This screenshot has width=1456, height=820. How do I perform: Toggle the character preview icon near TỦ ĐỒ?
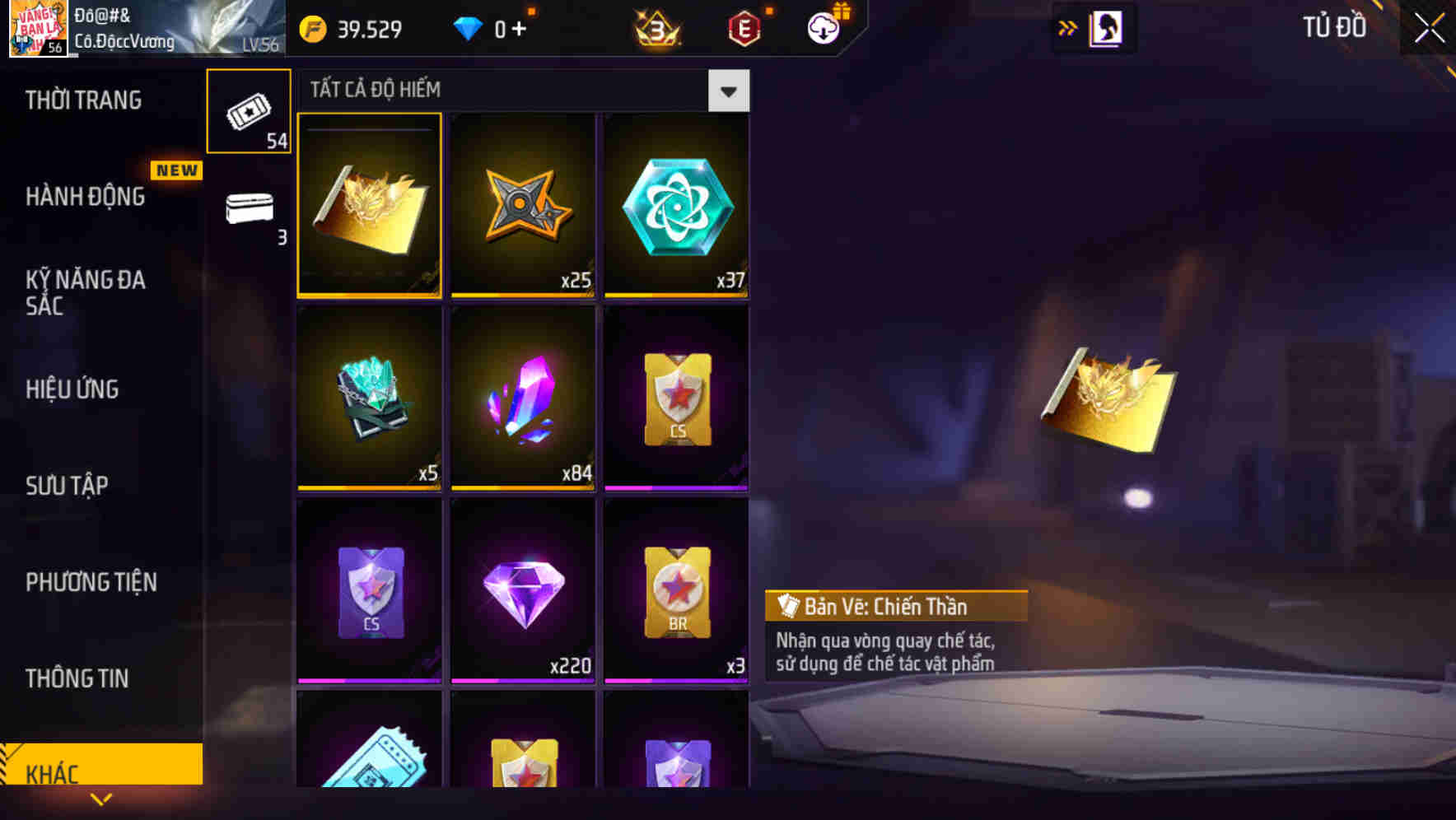pos(1107,27)
